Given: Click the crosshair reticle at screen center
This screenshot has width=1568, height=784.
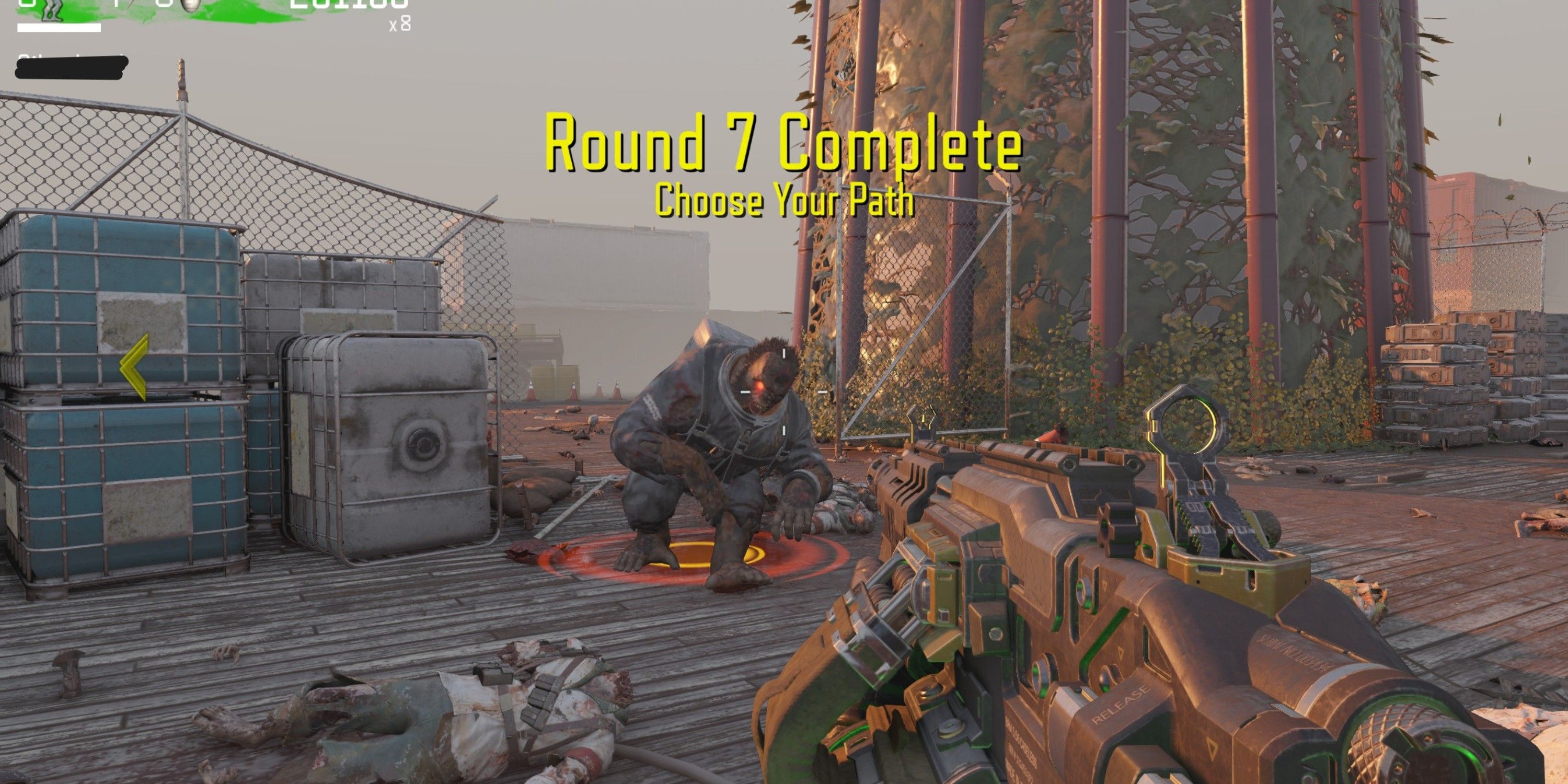Looking at the screenshot, I should tap(784, 392).
